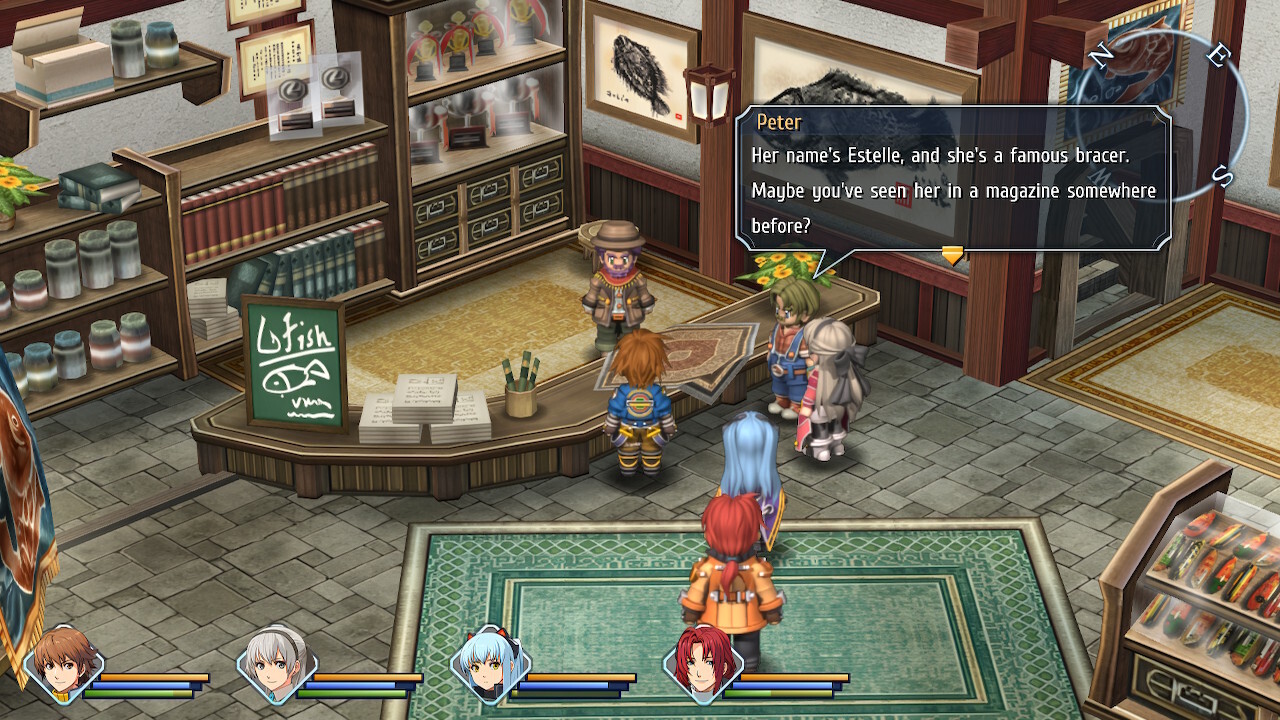Choose the blue-haired party member portrait
This screenshot has height=720, width=1280.
[490, 662]
